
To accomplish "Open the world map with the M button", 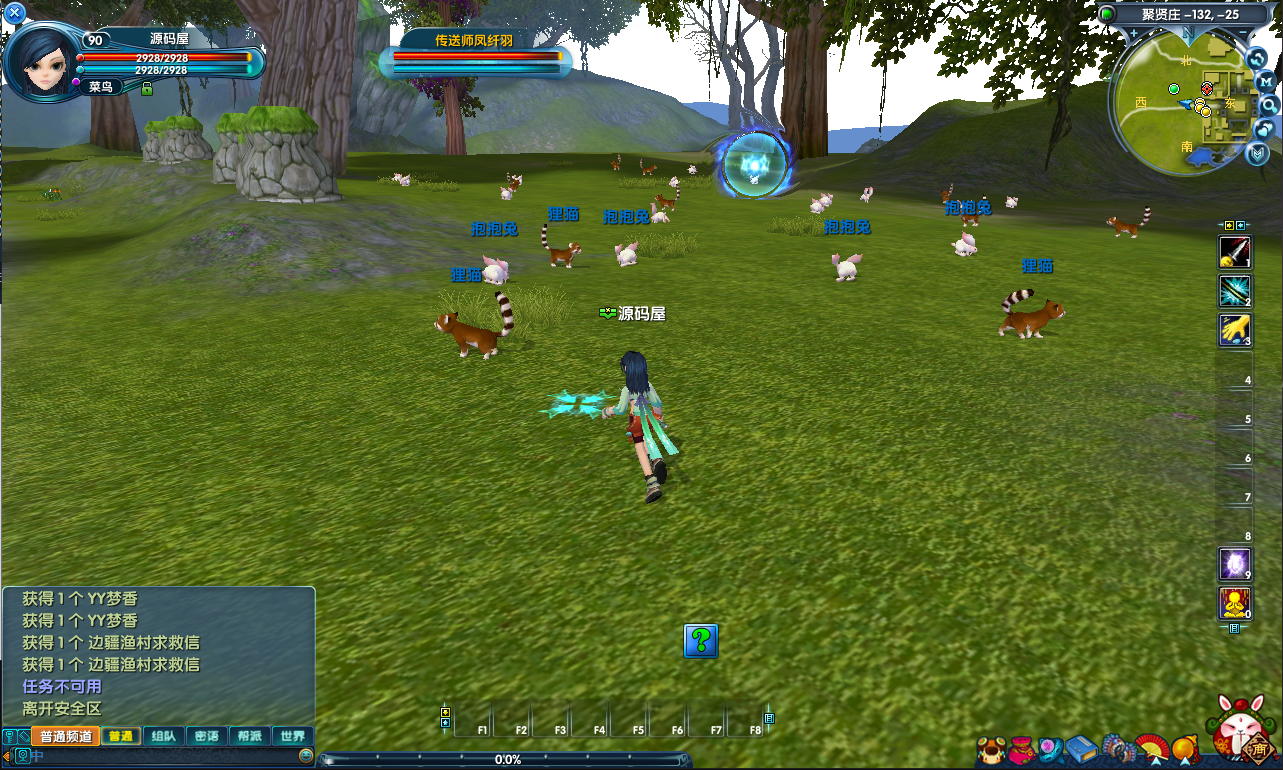I will (x=1265, y=81).
